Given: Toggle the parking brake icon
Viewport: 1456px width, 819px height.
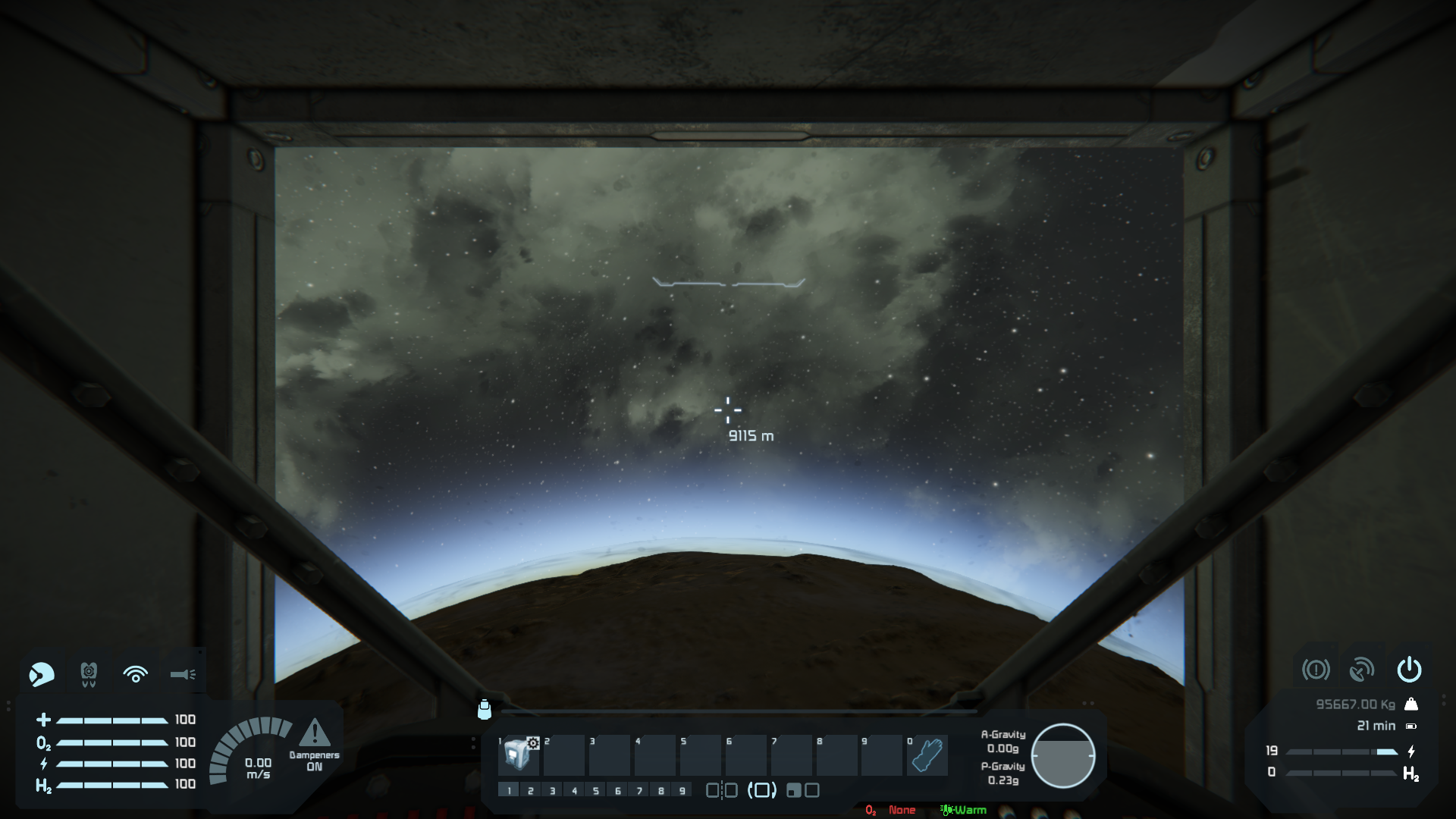Looking at the screenshot, I should (1316, 670).
